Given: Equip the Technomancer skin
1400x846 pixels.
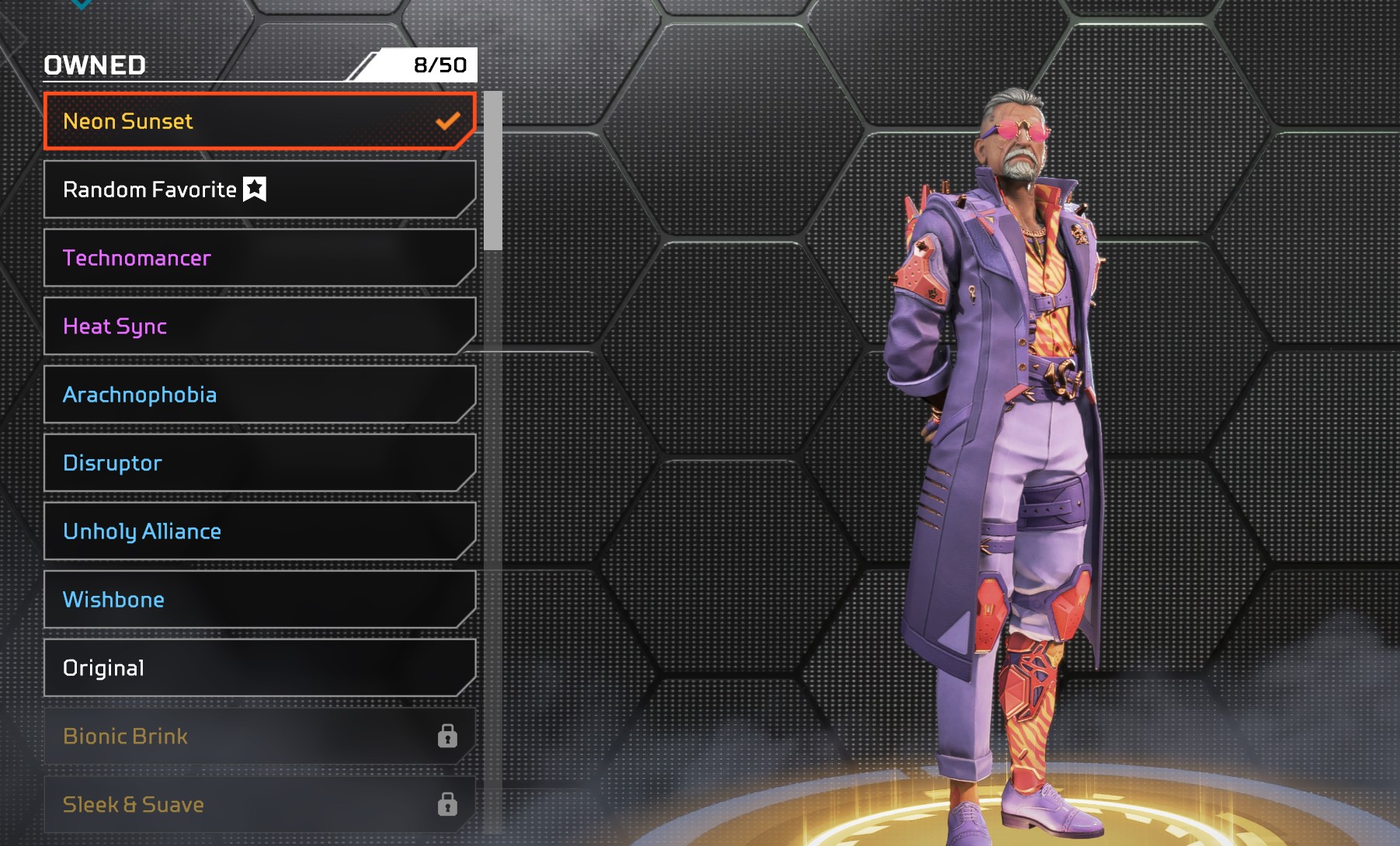Looking at the screenshot, I should tap(259, 258).
